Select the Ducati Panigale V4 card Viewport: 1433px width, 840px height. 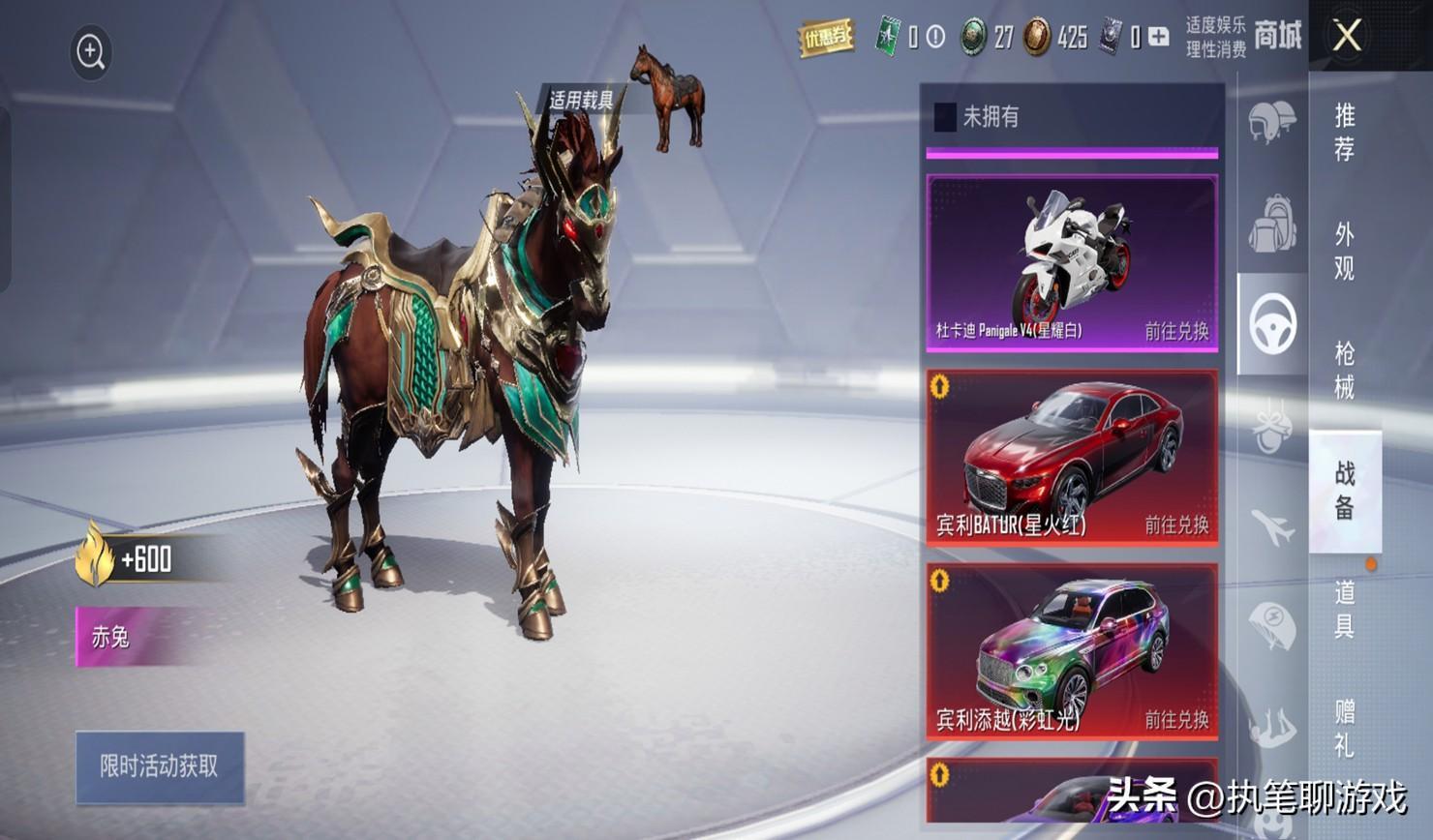[1072, 262]
